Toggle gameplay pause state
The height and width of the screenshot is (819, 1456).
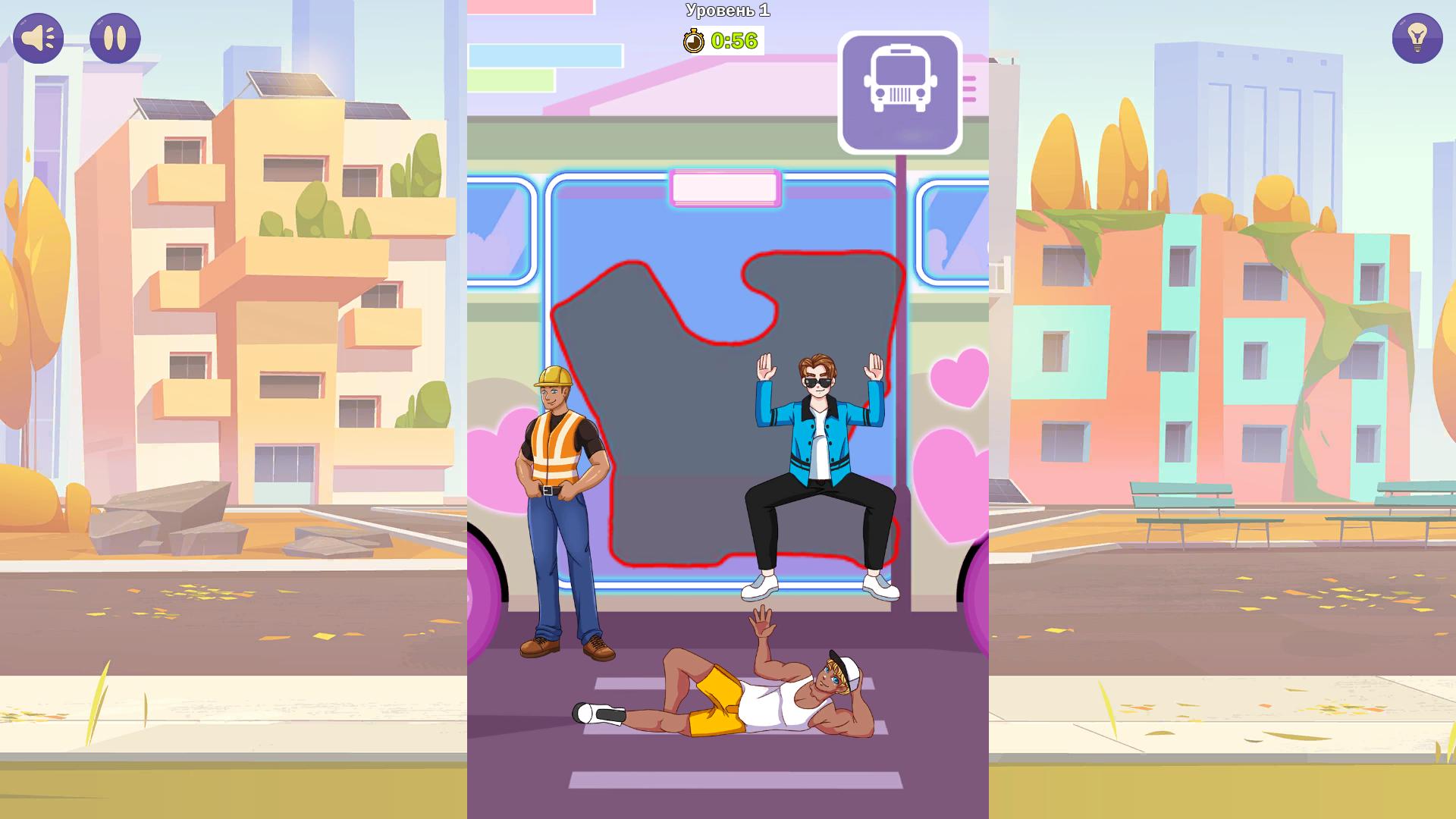(115, 38)
